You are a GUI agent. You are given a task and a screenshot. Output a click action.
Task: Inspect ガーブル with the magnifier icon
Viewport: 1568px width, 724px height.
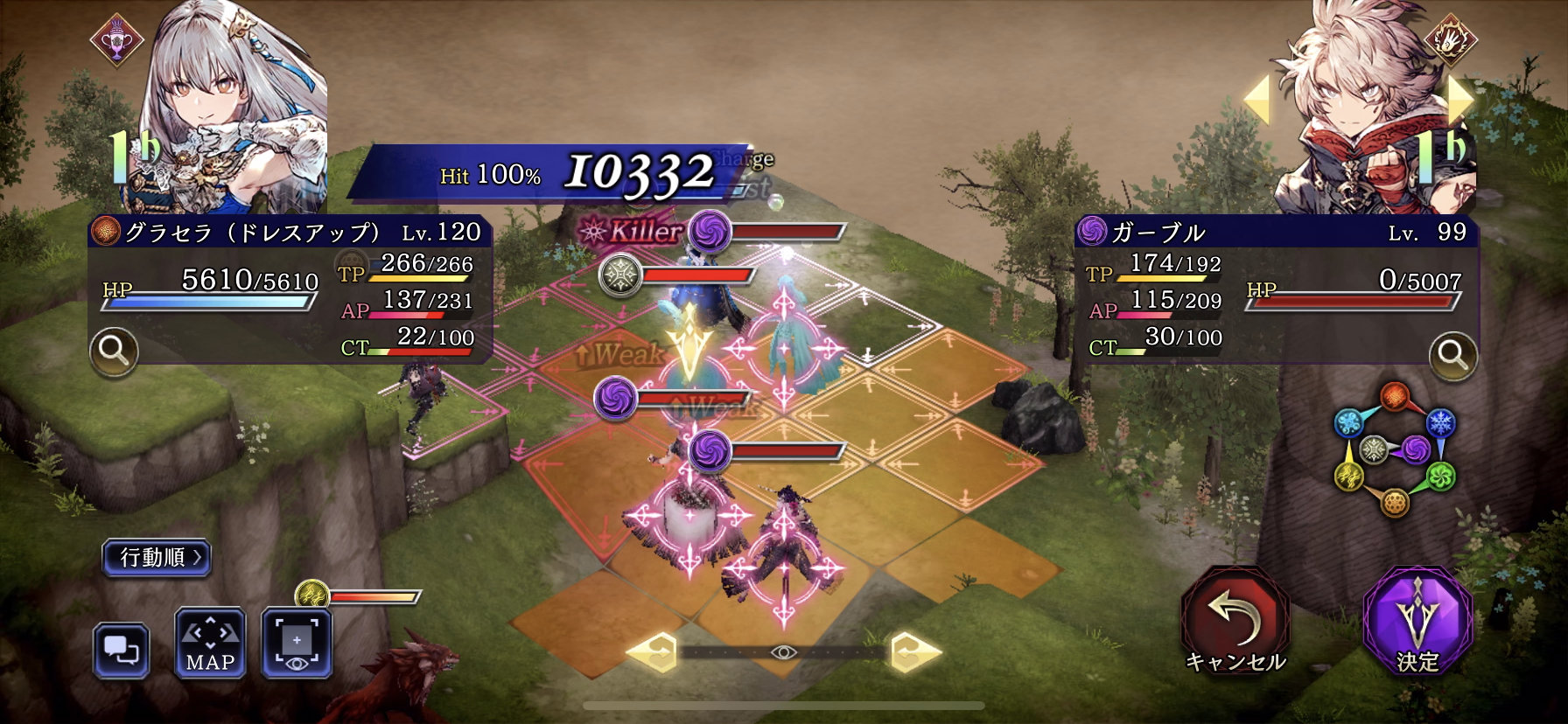click(x=1452, y=355)
